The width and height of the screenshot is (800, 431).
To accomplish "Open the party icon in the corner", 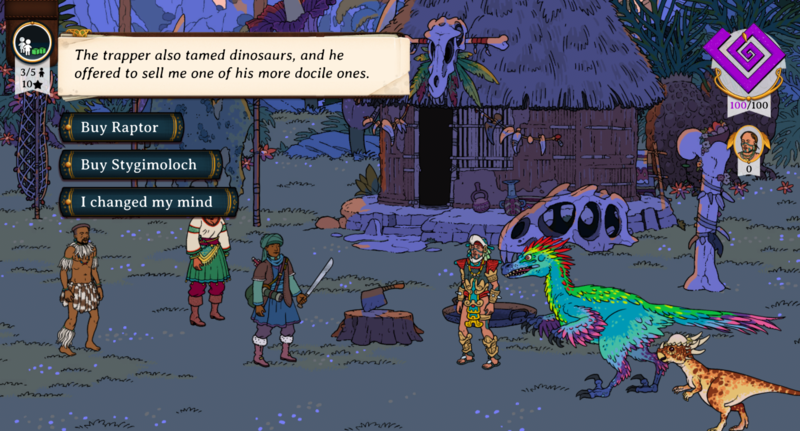I will (x=30, y=46).
